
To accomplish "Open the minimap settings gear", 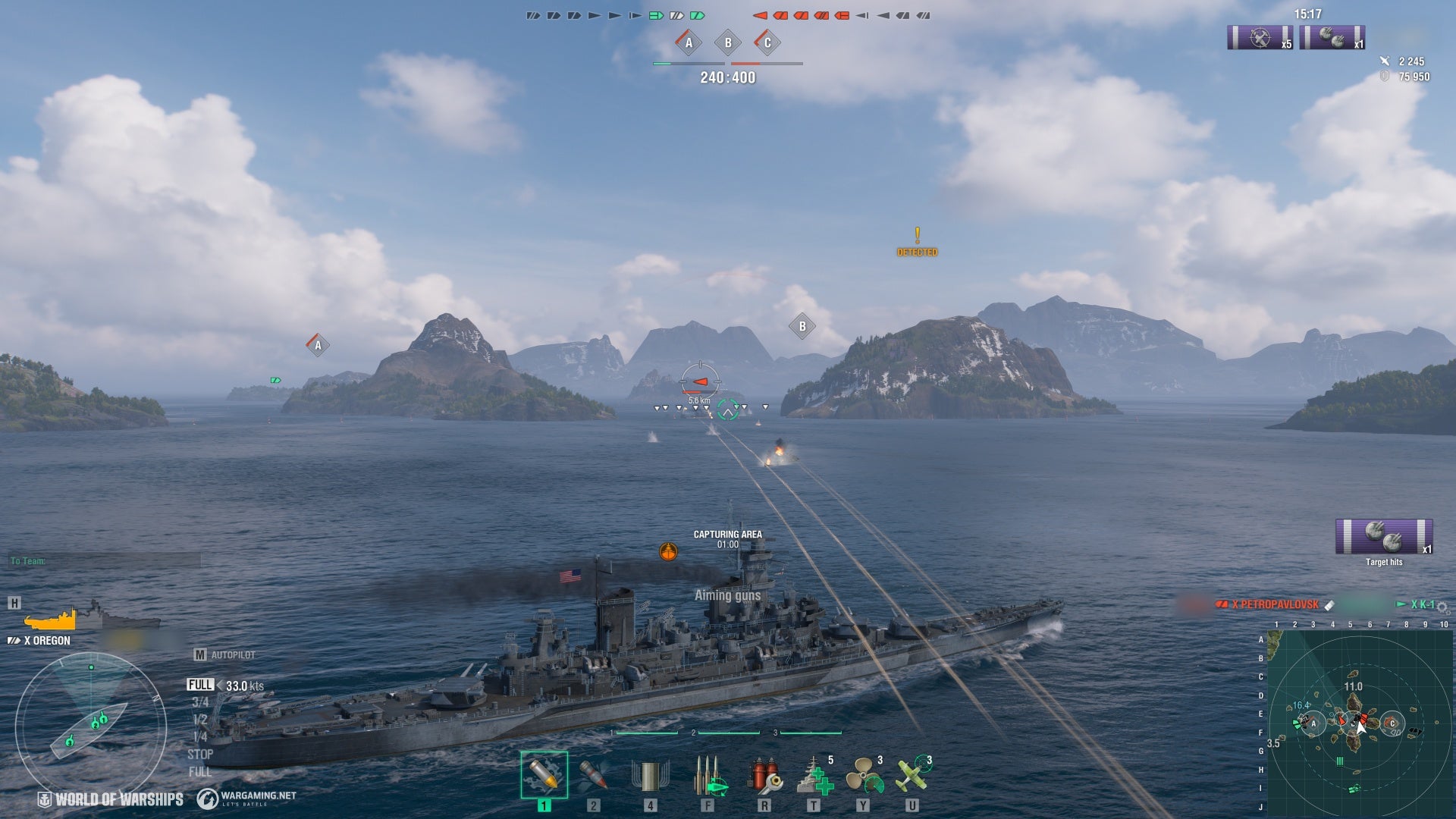I will [1442, 607].
